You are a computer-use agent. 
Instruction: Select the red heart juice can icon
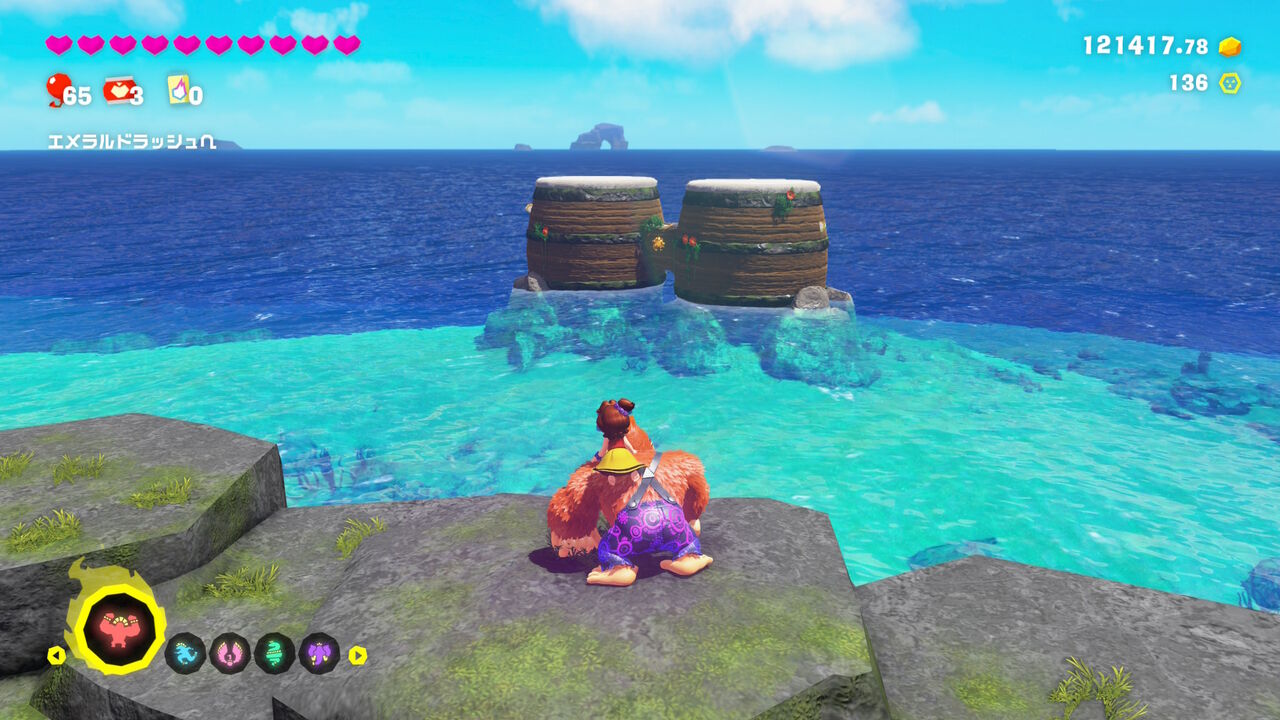117,90
